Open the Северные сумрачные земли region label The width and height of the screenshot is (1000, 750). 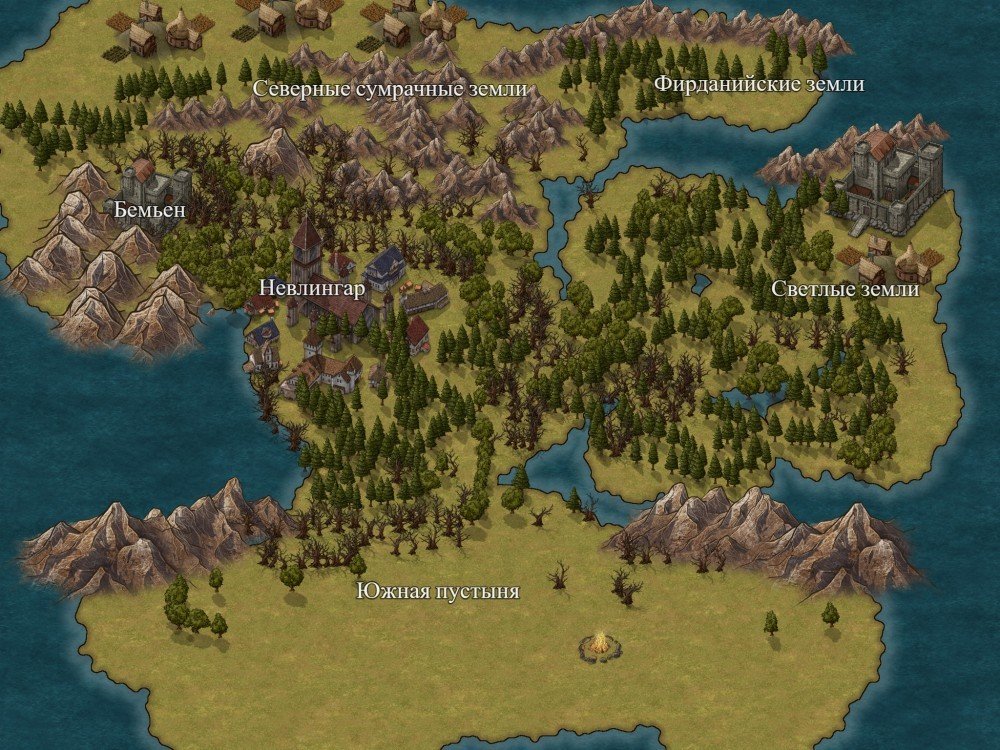pyautogui.click(x=390, y=90)
